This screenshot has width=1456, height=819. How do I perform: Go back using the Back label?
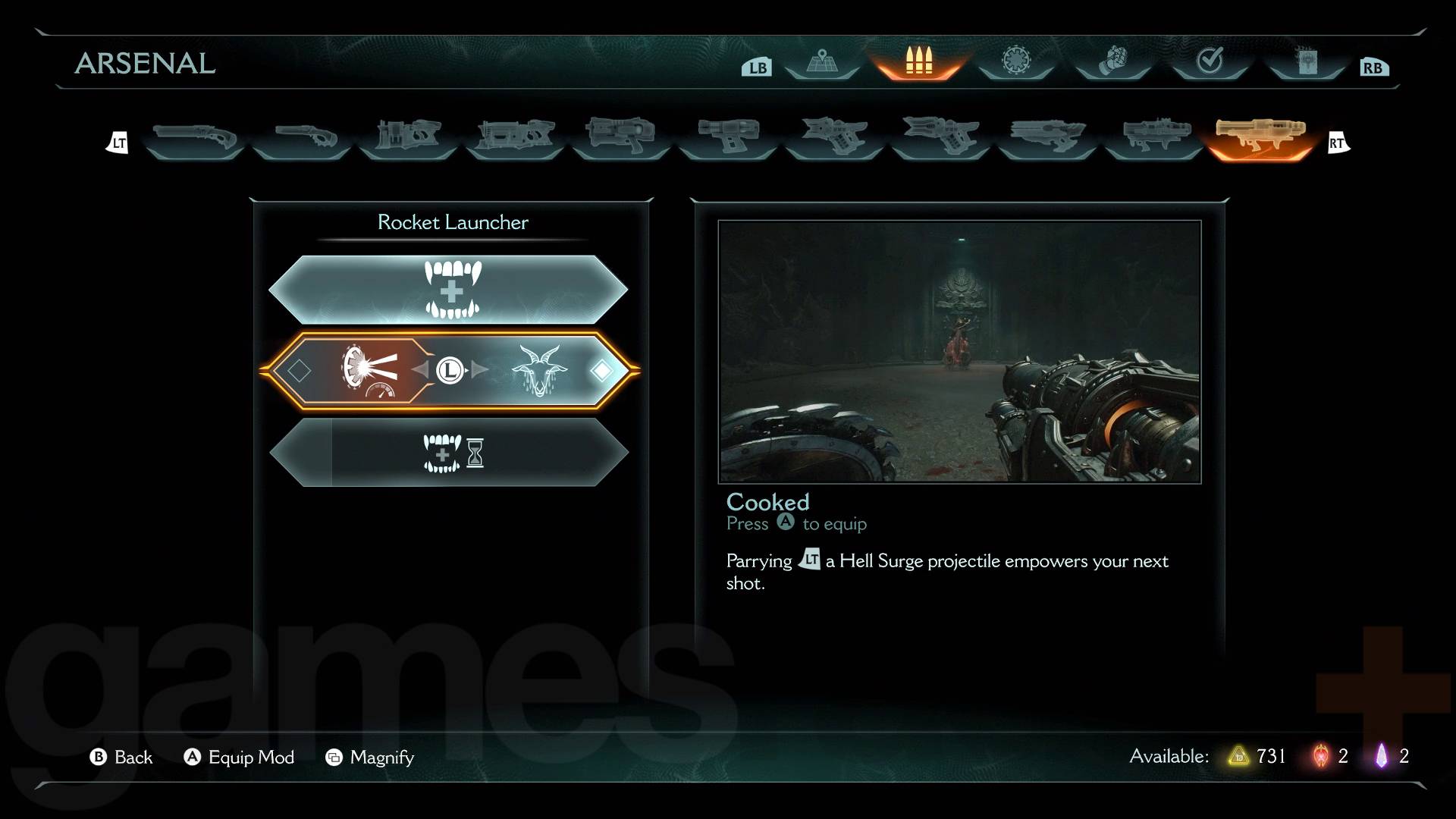[133, 757]
